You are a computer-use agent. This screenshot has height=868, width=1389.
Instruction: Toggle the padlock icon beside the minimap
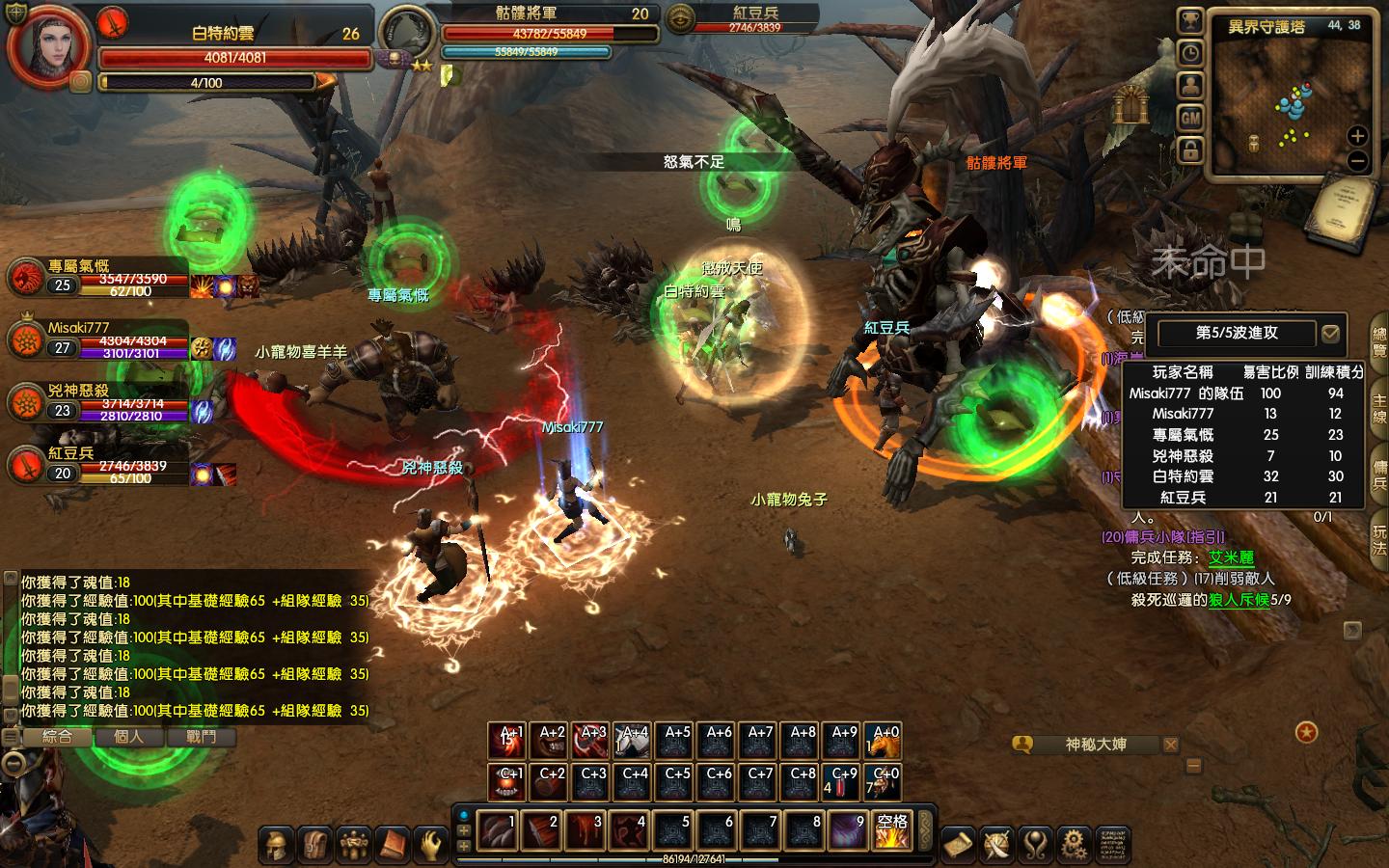(x=1190, y=150)
